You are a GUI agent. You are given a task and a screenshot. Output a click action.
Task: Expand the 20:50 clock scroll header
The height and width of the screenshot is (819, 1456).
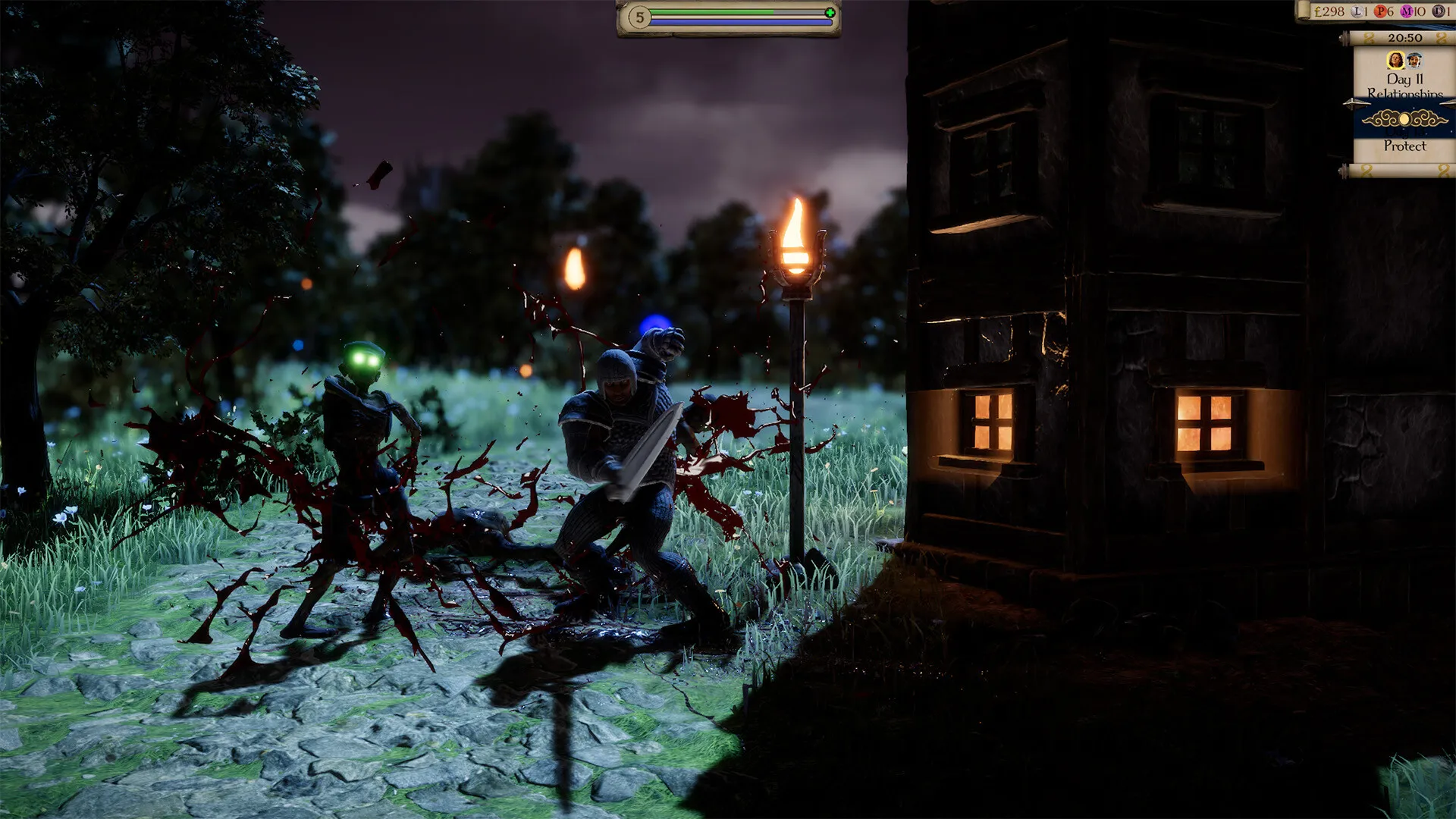coord(1405,37)
